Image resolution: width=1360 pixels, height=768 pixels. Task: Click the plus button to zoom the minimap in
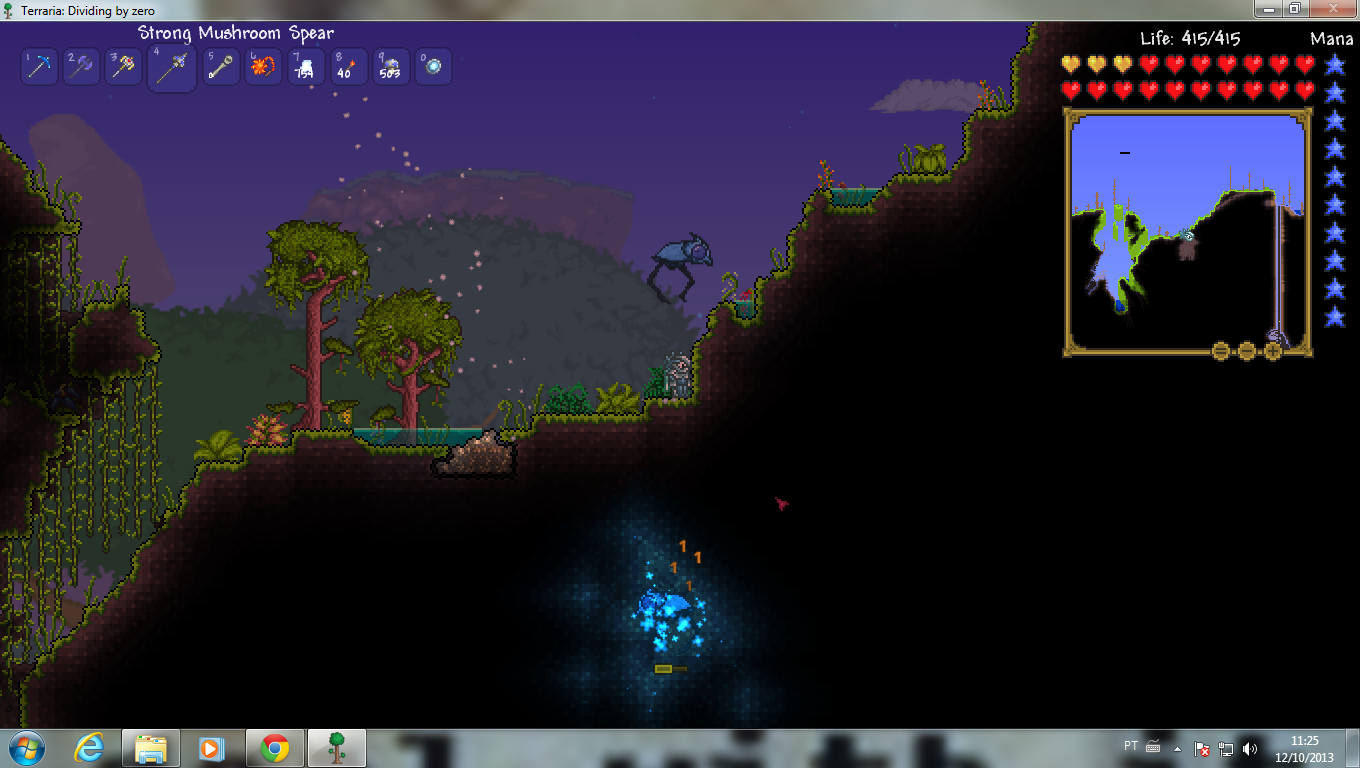(1273, 350)
